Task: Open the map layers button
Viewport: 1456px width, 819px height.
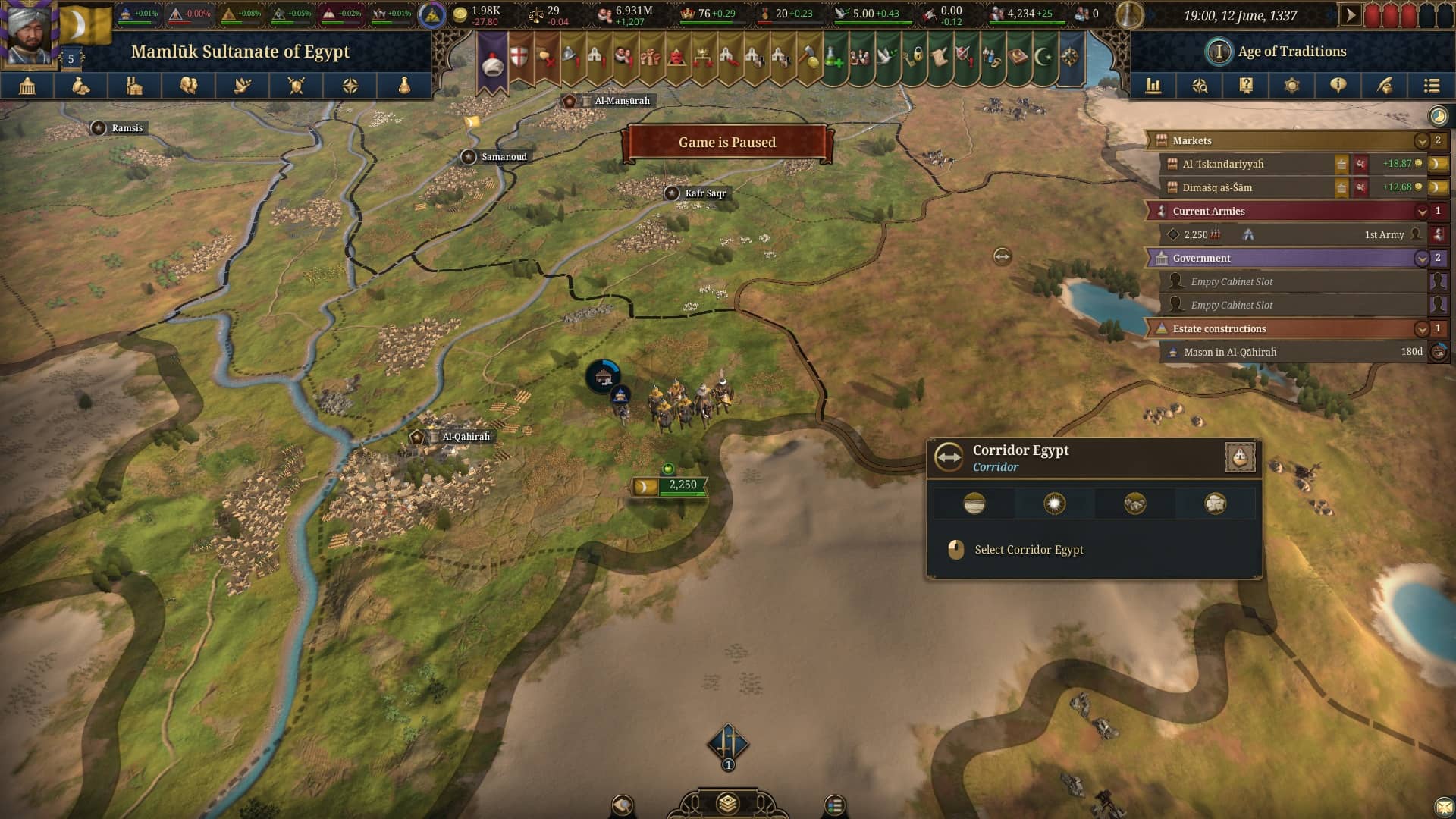Action: pos(727,803)
